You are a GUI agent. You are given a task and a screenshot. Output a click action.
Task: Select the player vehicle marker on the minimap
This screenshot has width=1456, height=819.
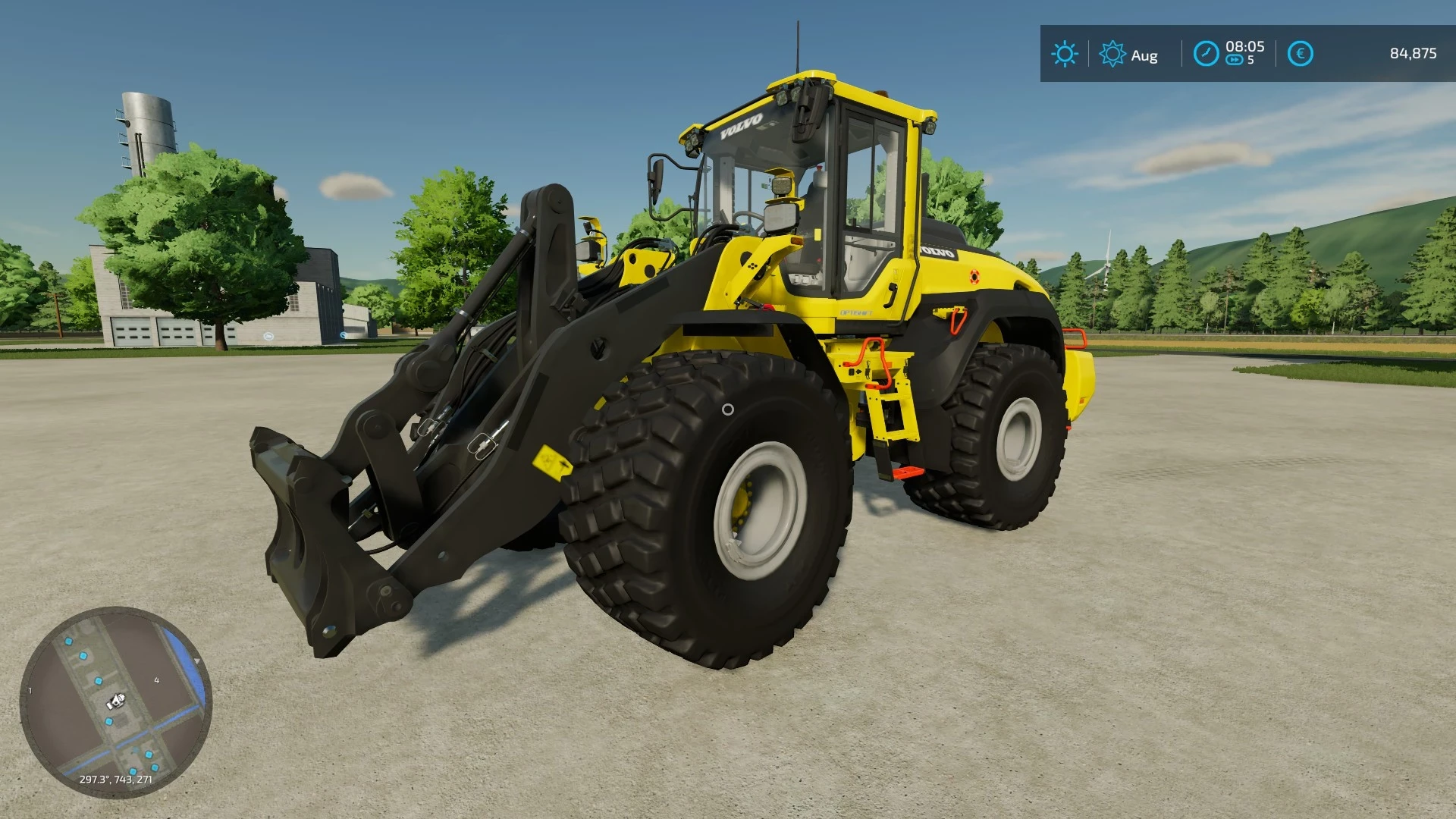pos(115,701)
